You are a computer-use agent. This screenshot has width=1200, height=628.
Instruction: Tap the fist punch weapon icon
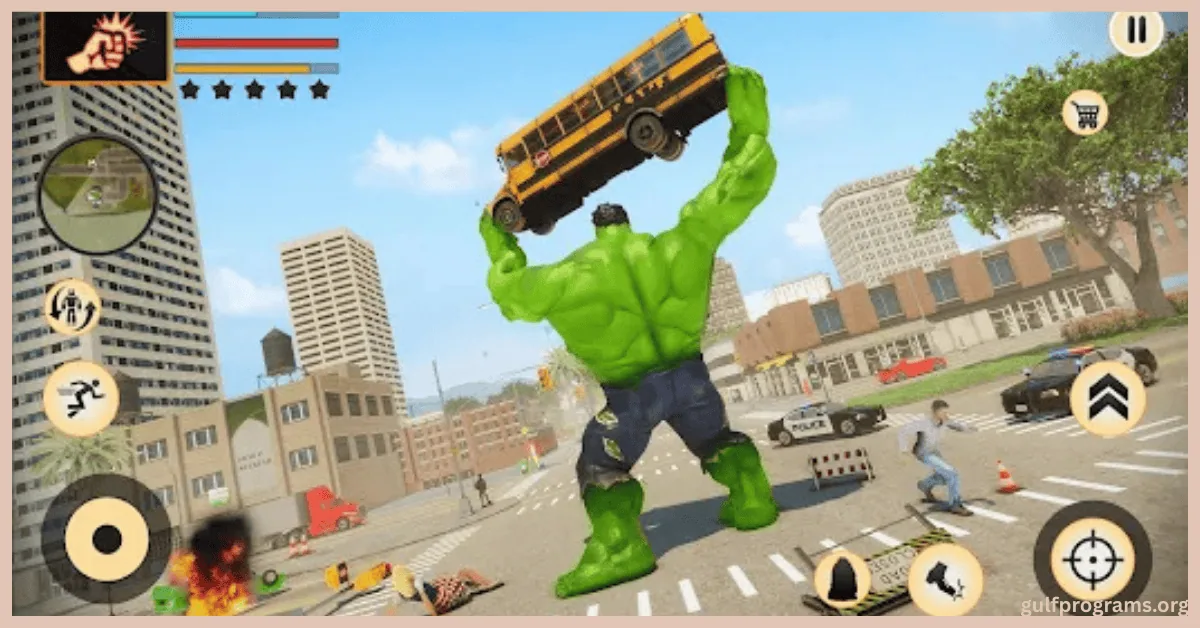click(x=105, y=47)
